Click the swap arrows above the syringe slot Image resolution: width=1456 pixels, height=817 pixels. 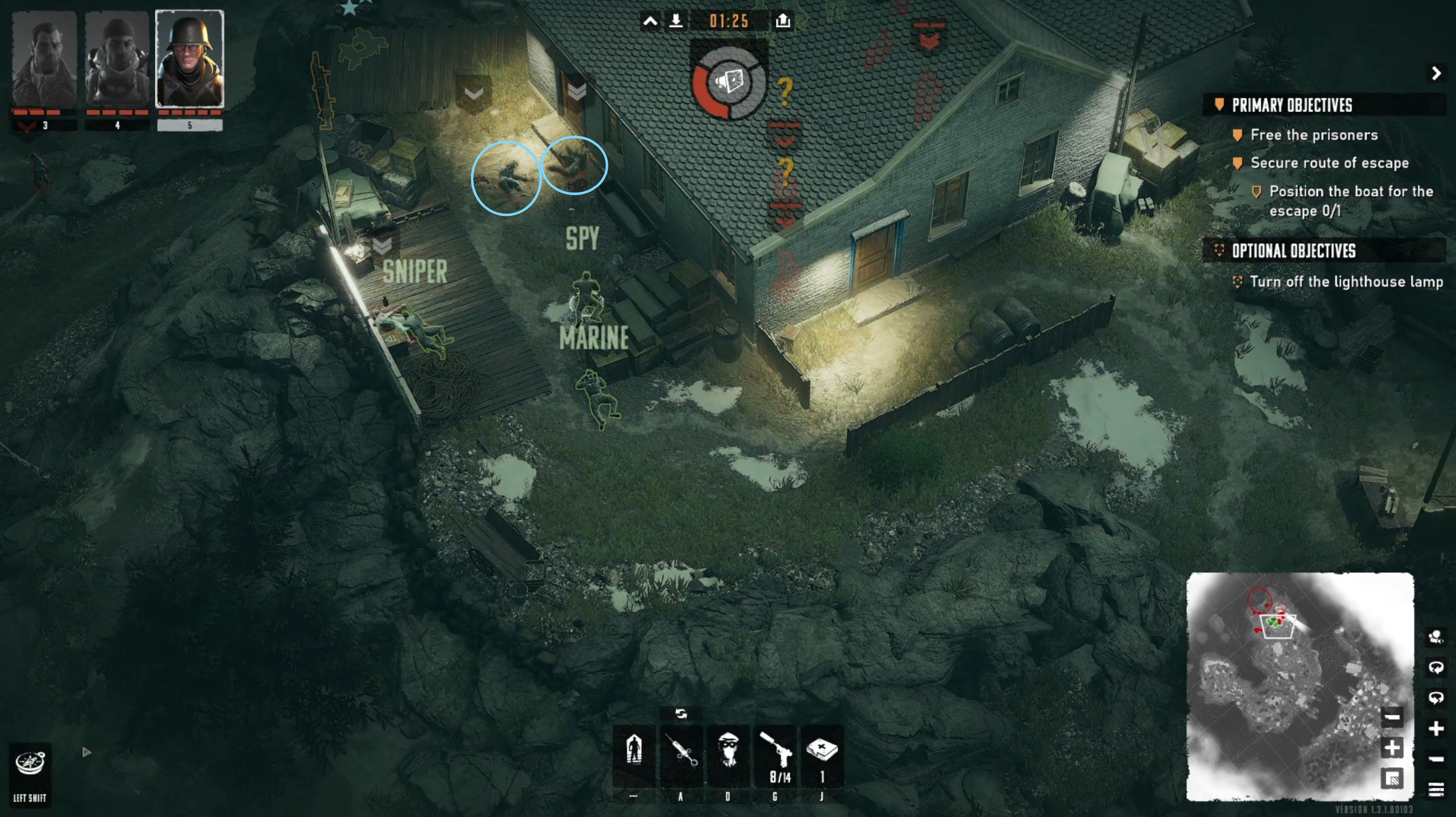tap(681, 714)
